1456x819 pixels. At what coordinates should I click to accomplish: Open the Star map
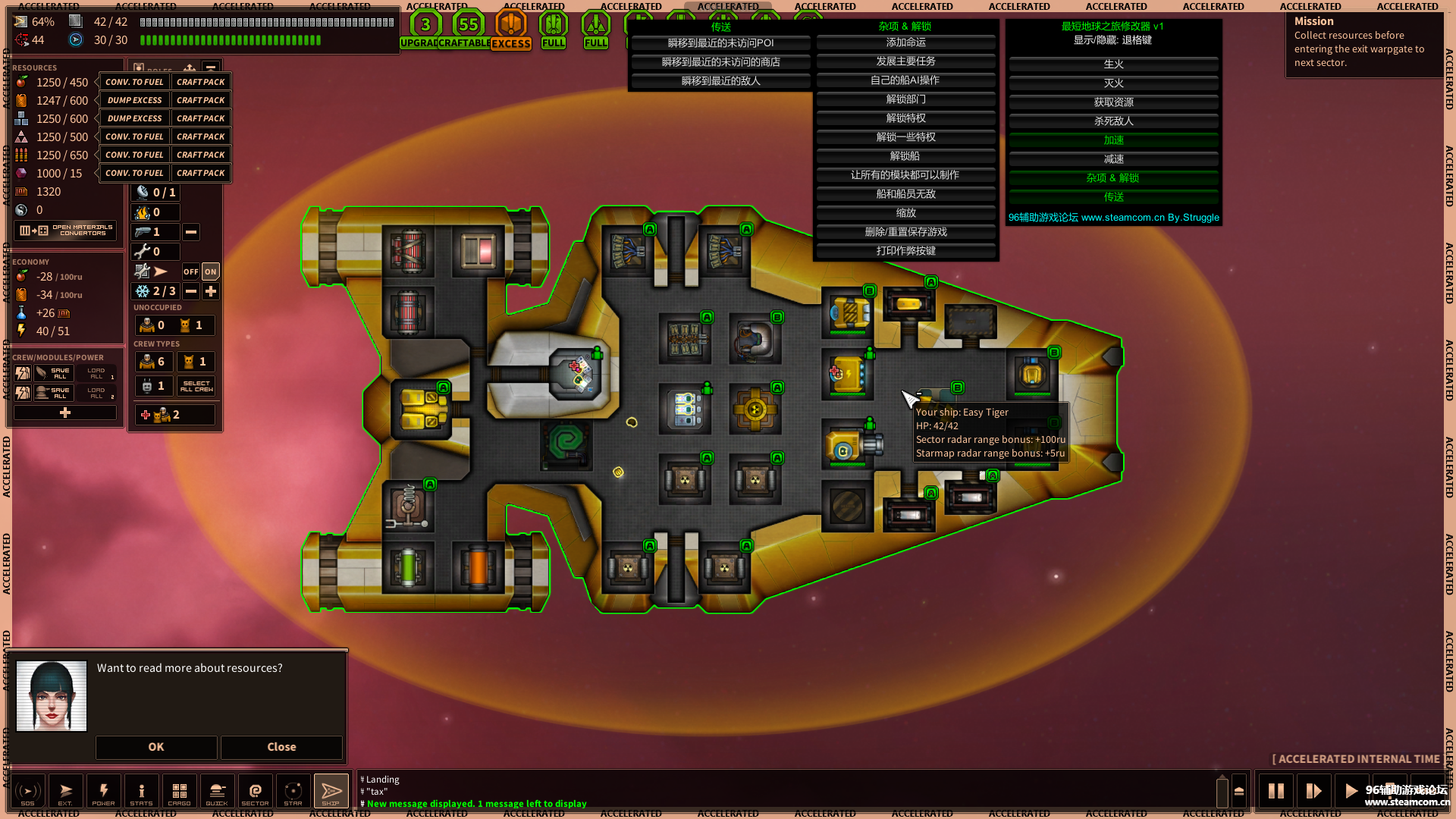point(293,791)
